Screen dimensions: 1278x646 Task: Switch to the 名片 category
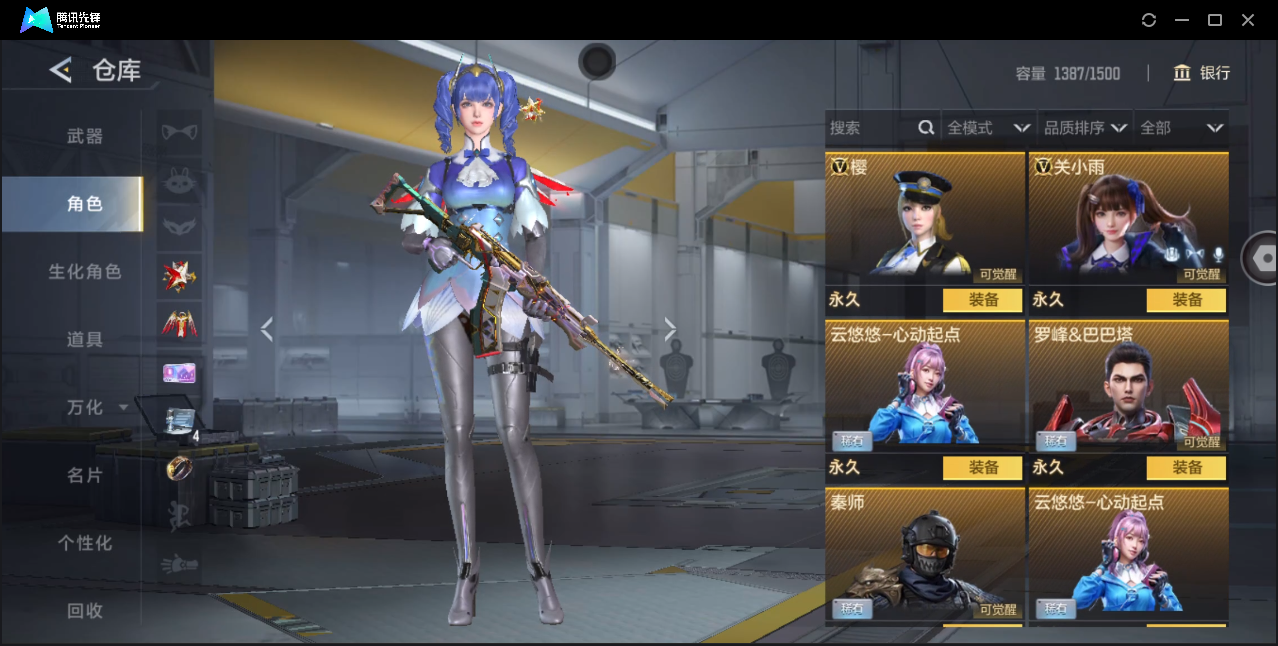[x=85, y=475]
